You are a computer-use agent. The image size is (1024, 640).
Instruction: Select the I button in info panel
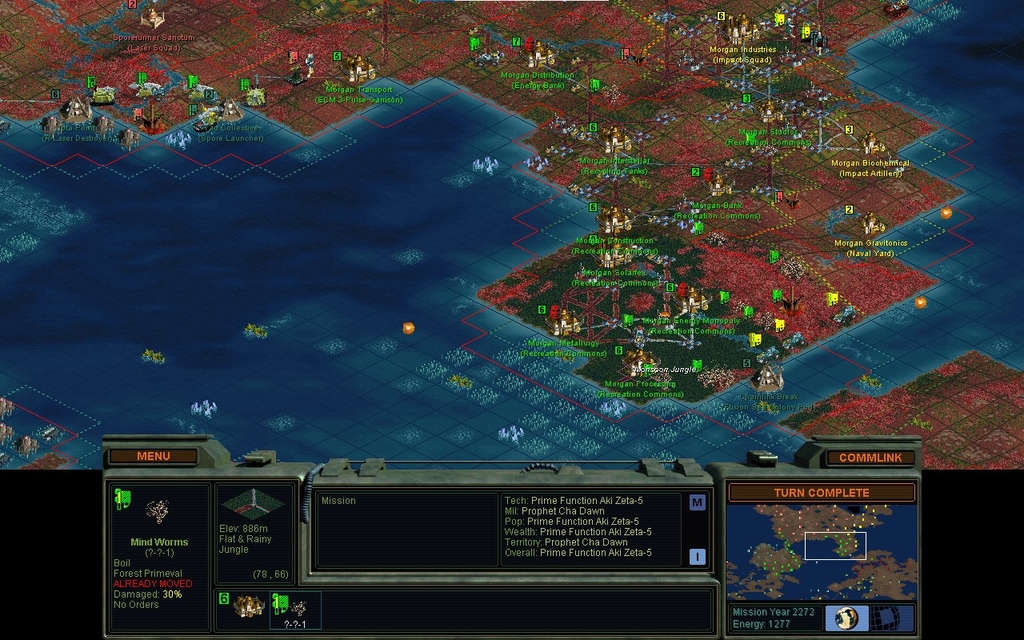click(697, 556)
